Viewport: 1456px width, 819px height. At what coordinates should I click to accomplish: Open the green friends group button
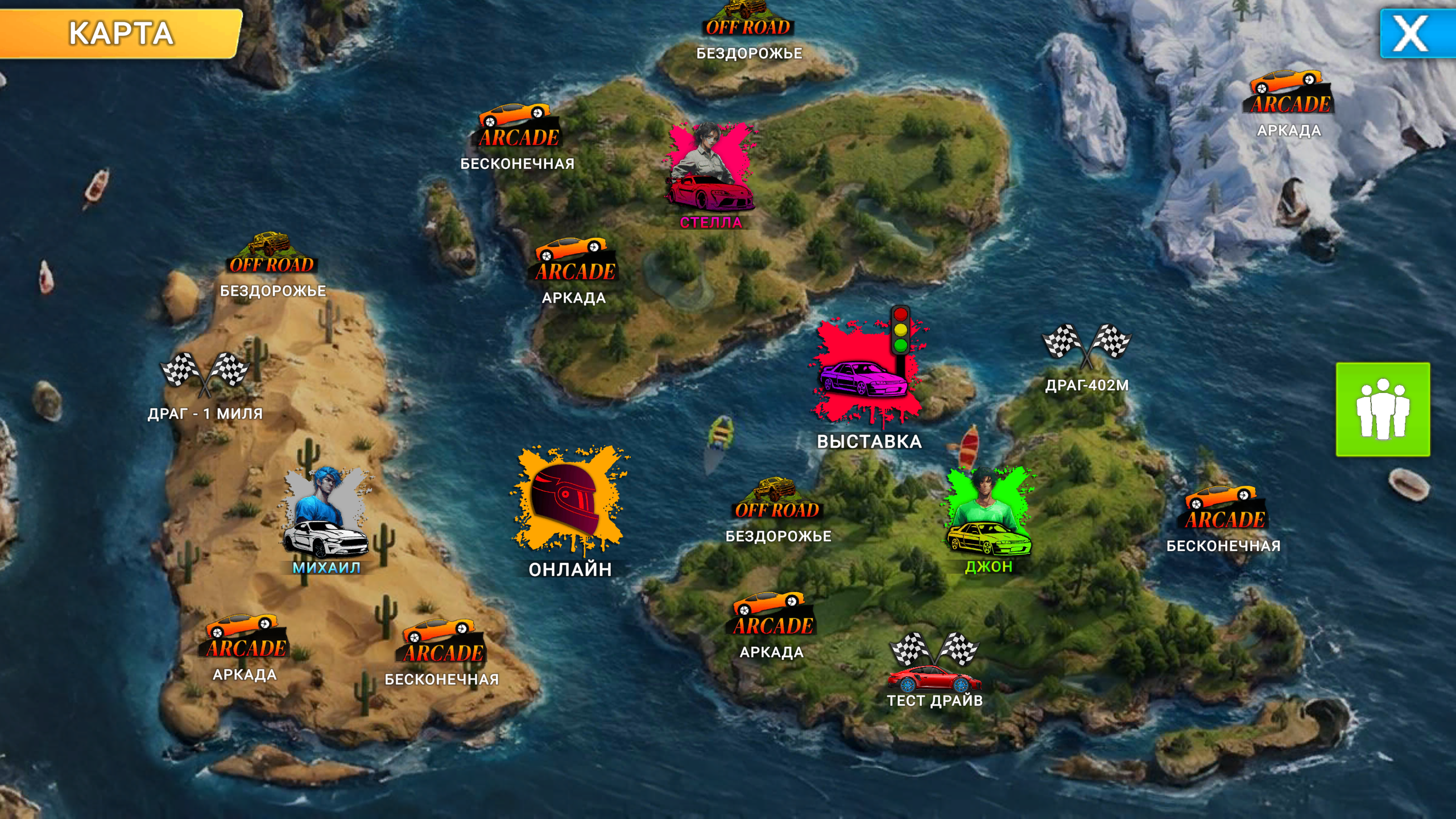point(1382,409)
